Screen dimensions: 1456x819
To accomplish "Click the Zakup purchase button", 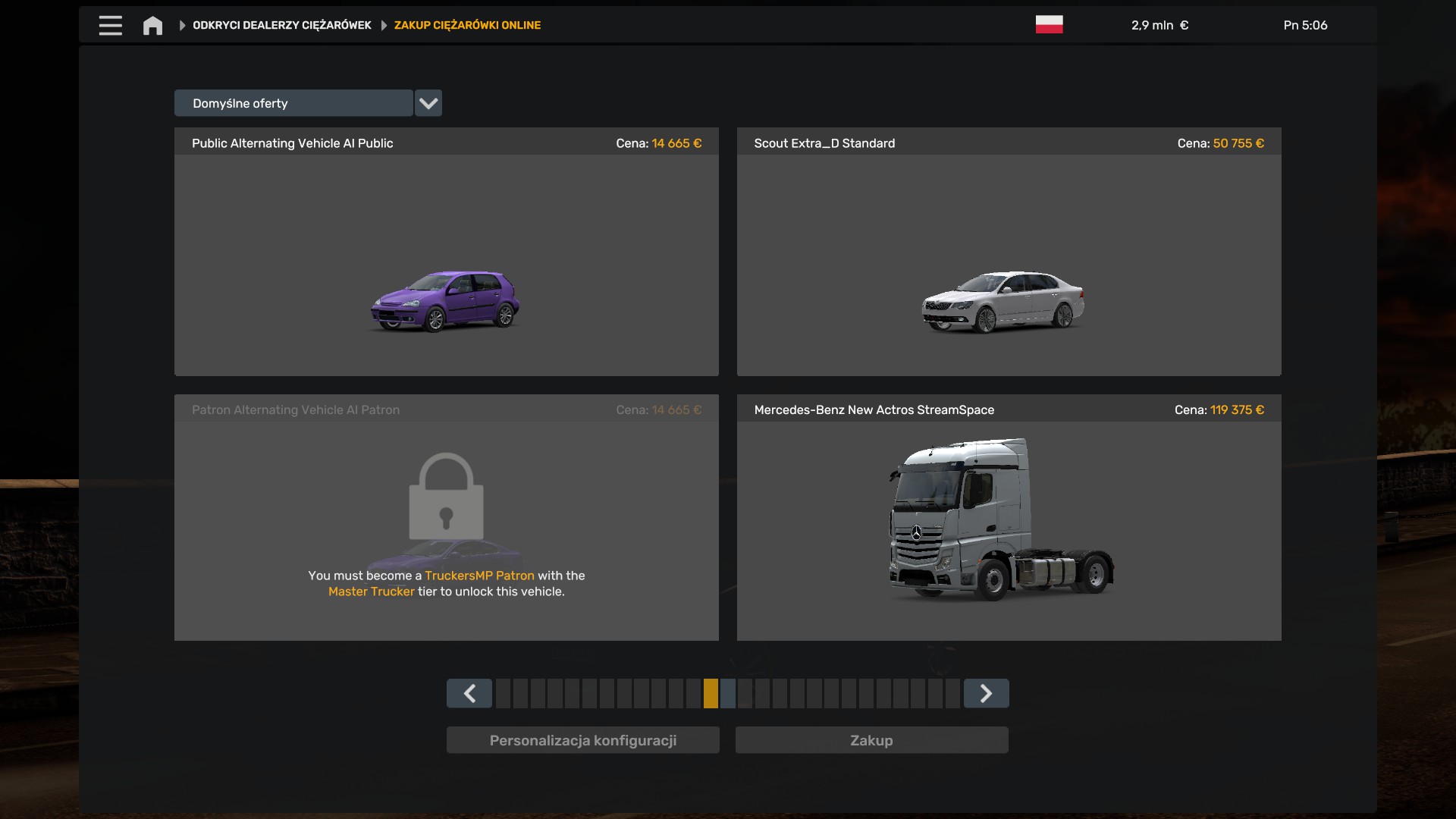I will click(871, 740).
